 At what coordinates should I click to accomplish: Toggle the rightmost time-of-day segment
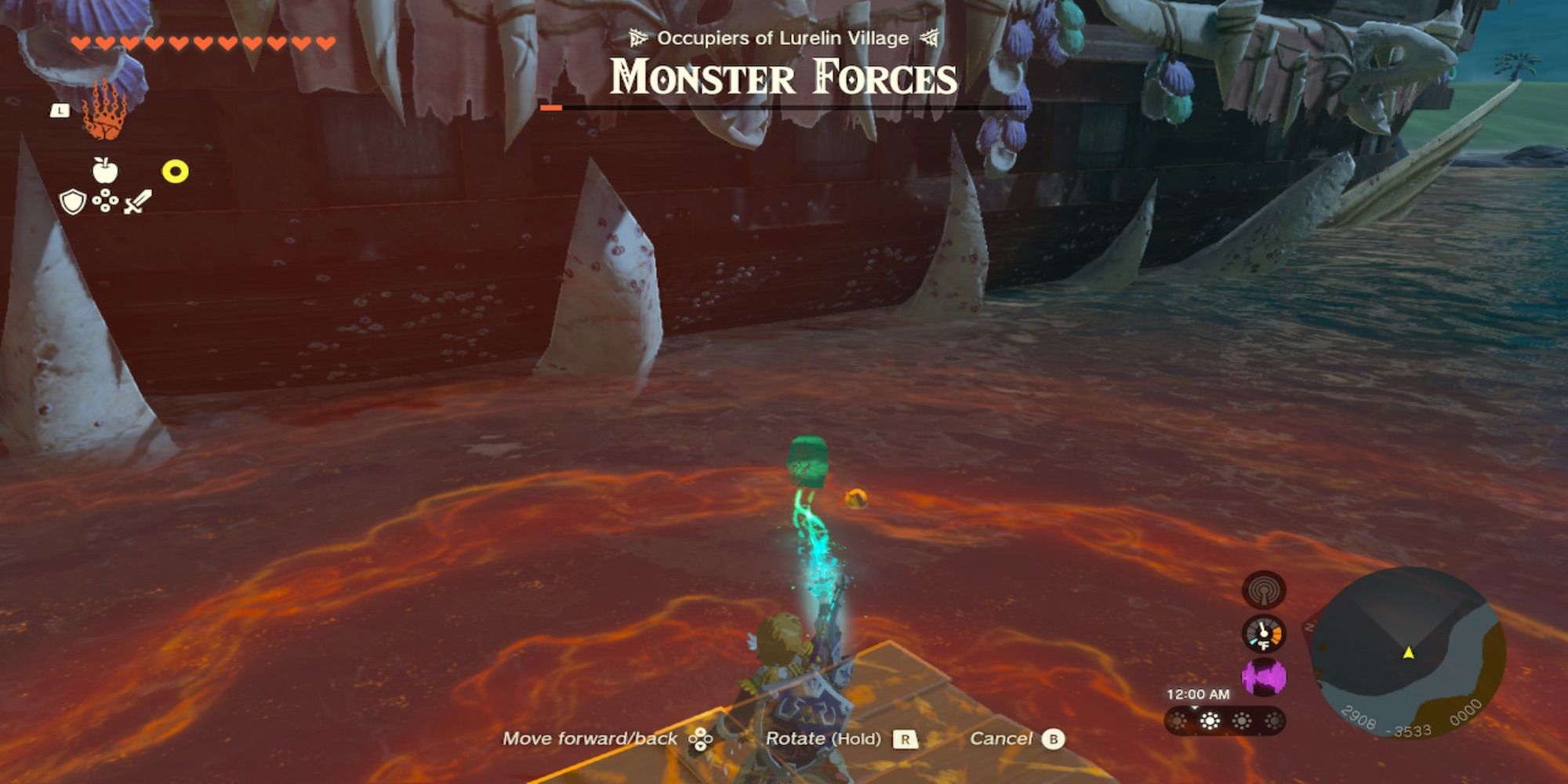point(1275,721)
